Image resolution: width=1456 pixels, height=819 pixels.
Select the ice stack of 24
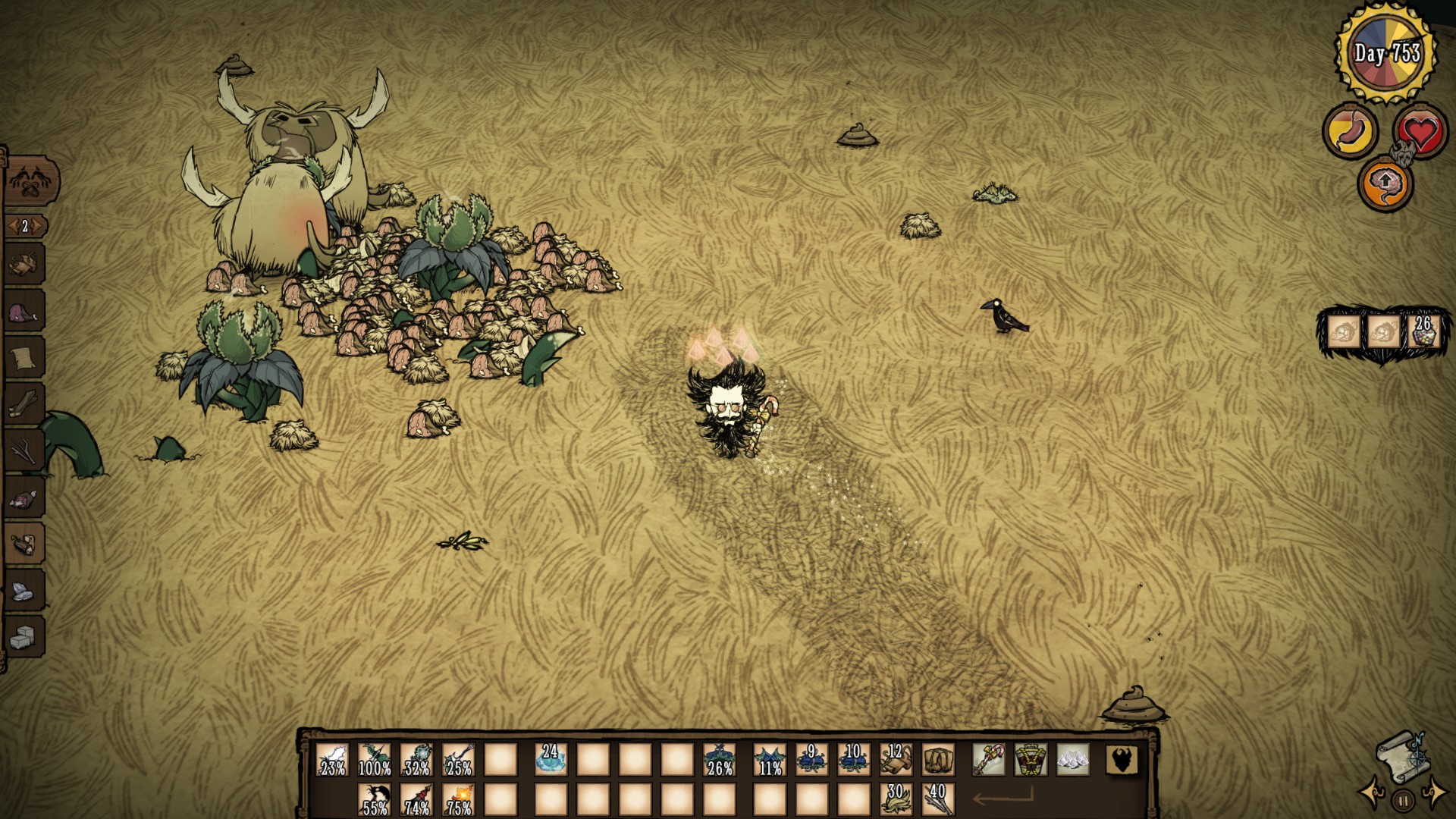coord(551,759)
